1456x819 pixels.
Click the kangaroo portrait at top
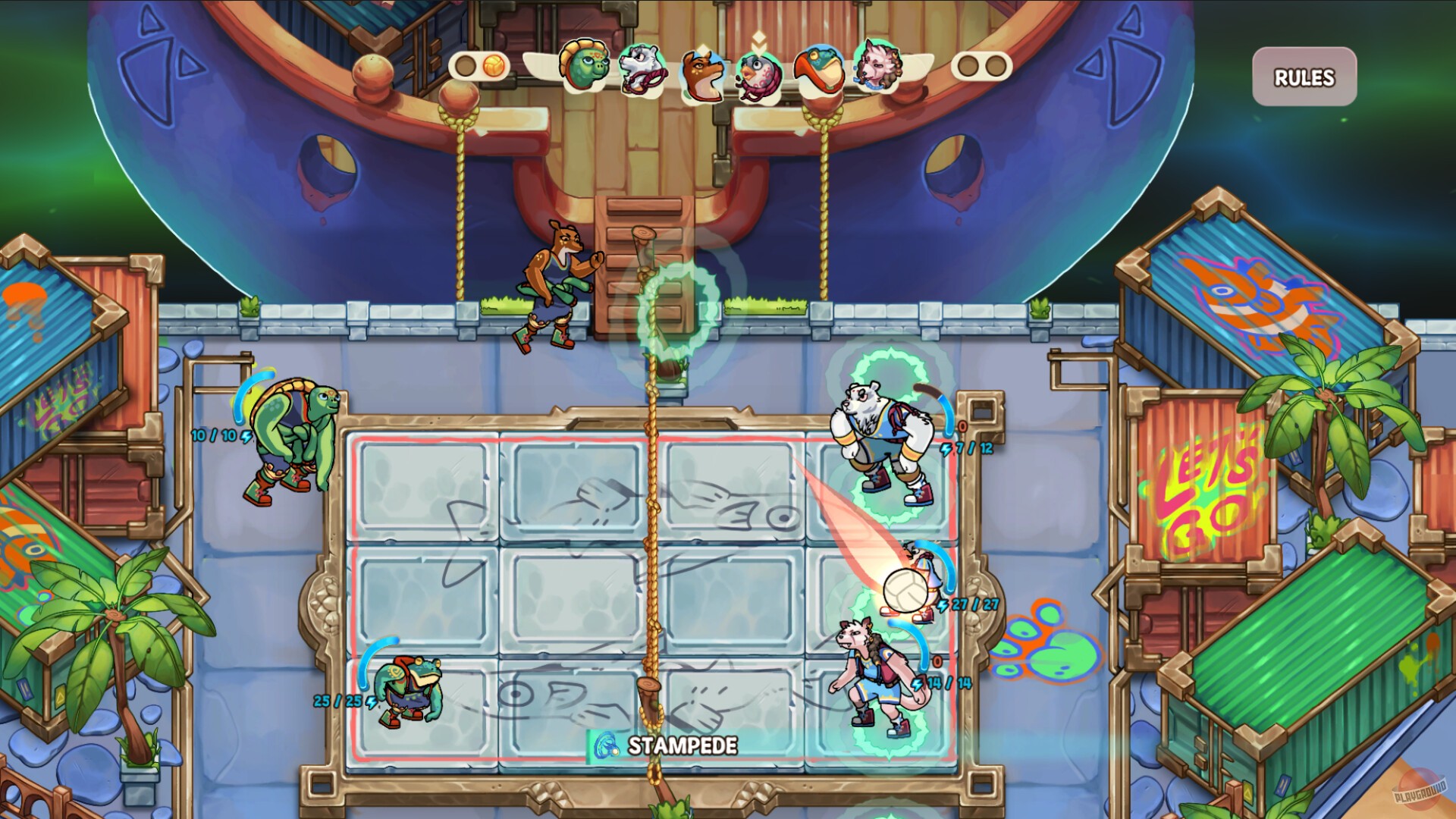point(704,74)
